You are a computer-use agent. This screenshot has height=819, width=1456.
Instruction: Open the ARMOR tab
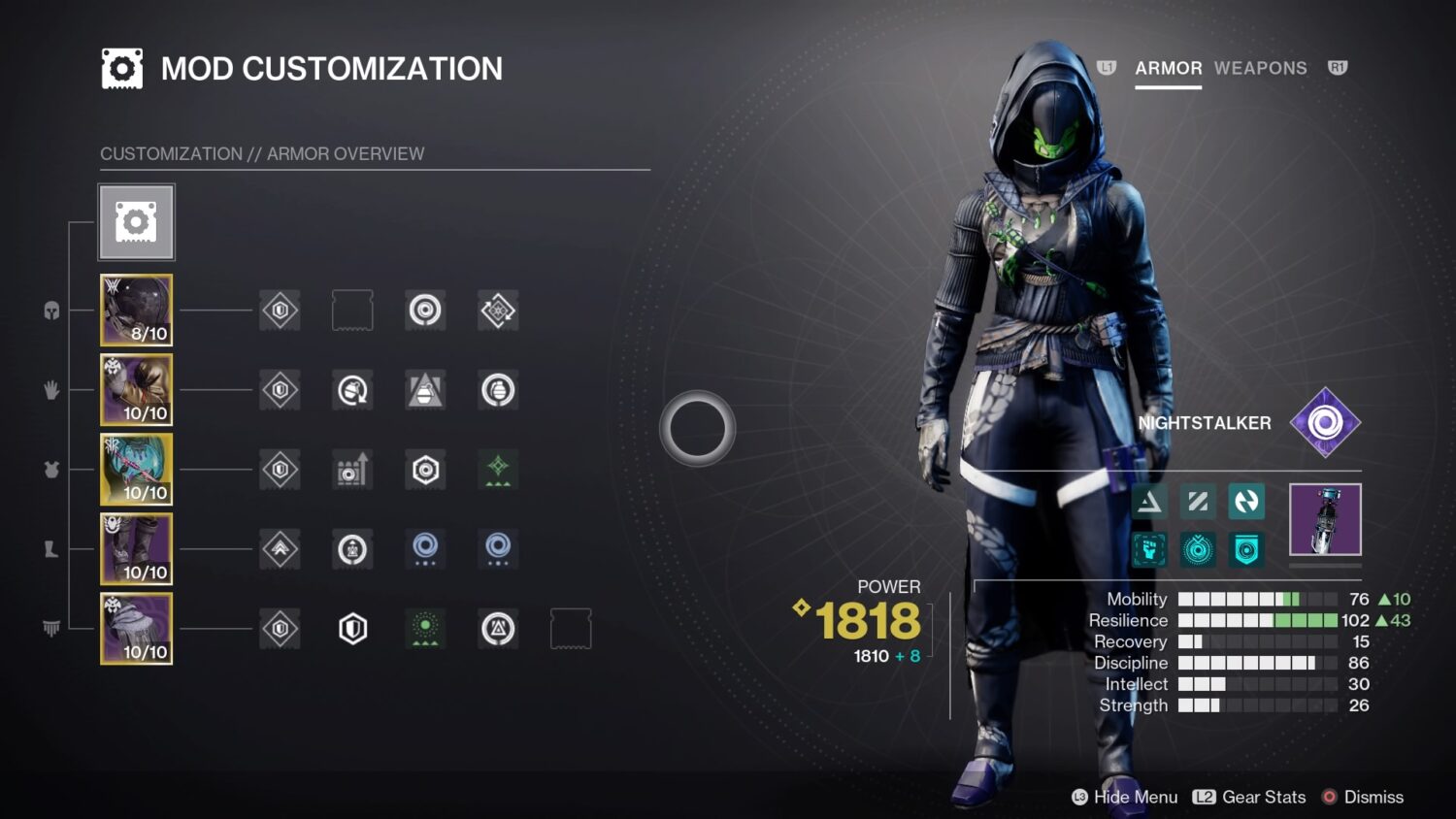point(1168,68)
